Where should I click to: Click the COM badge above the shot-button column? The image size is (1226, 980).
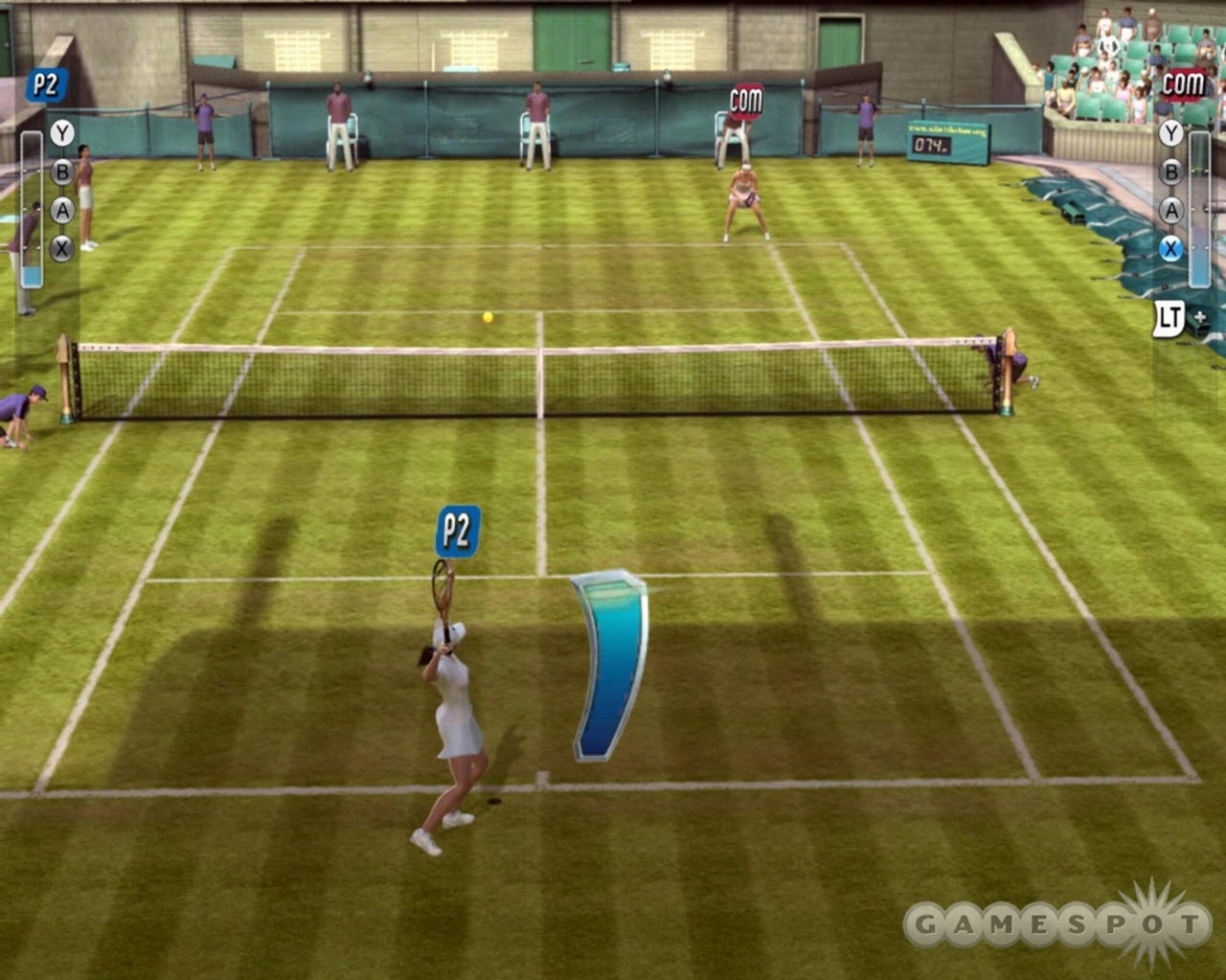click(x=1182, y=84)
